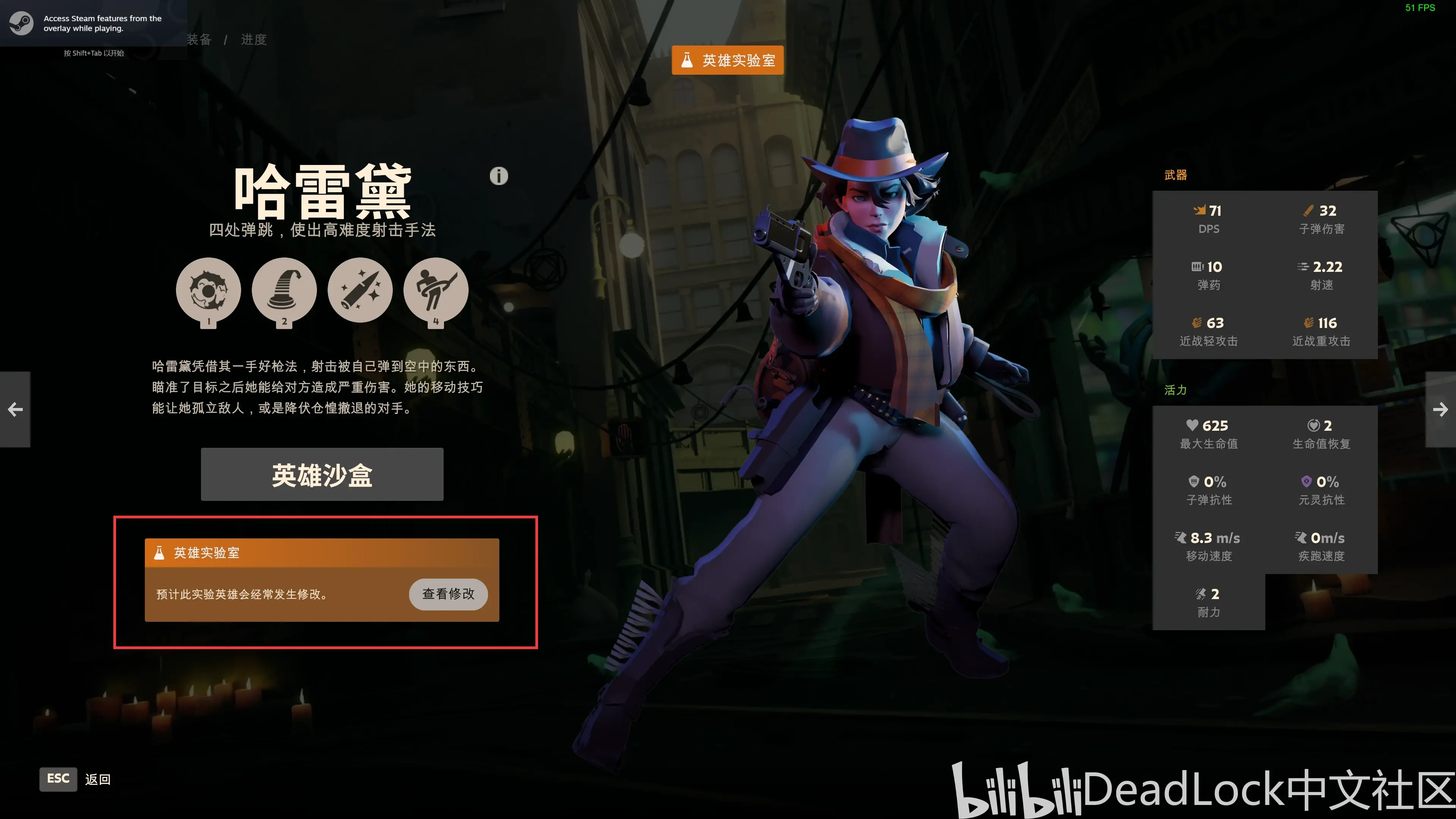Open the 英雄沙盒 hero sandbox
This screenshot has width=1456, height=819.
(x=322, y=474)
